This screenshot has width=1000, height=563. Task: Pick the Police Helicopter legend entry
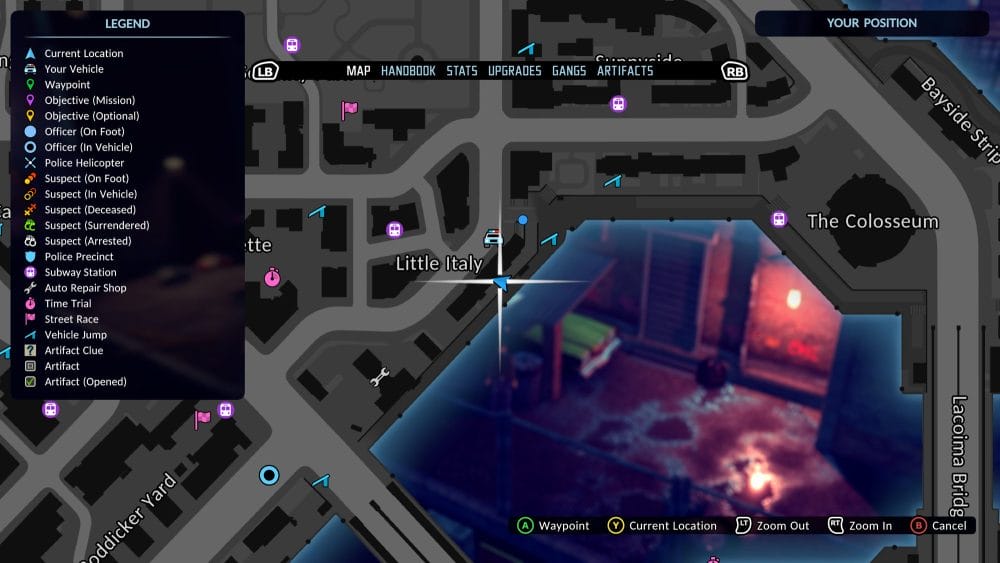84,163
